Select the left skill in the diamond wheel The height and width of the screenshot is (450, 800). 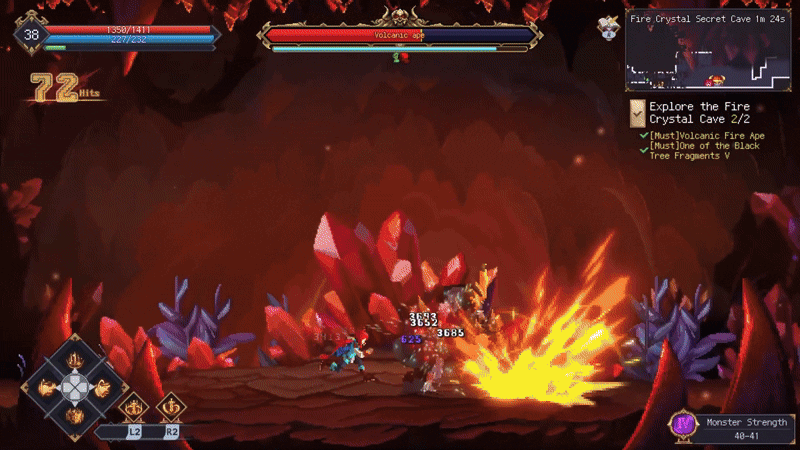pos(48,387)
